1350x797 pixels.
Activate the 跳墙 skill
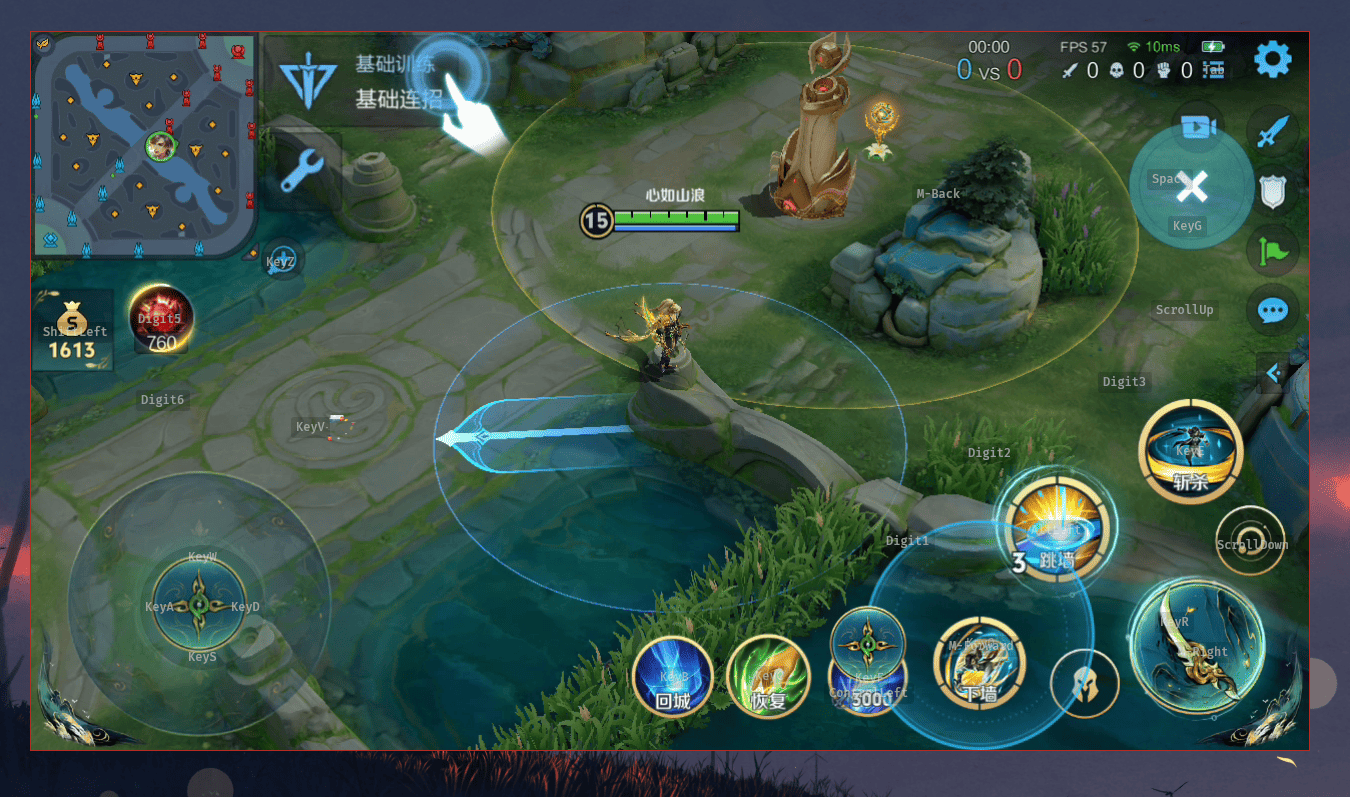pyautogui.click(x=1055, y=527)
